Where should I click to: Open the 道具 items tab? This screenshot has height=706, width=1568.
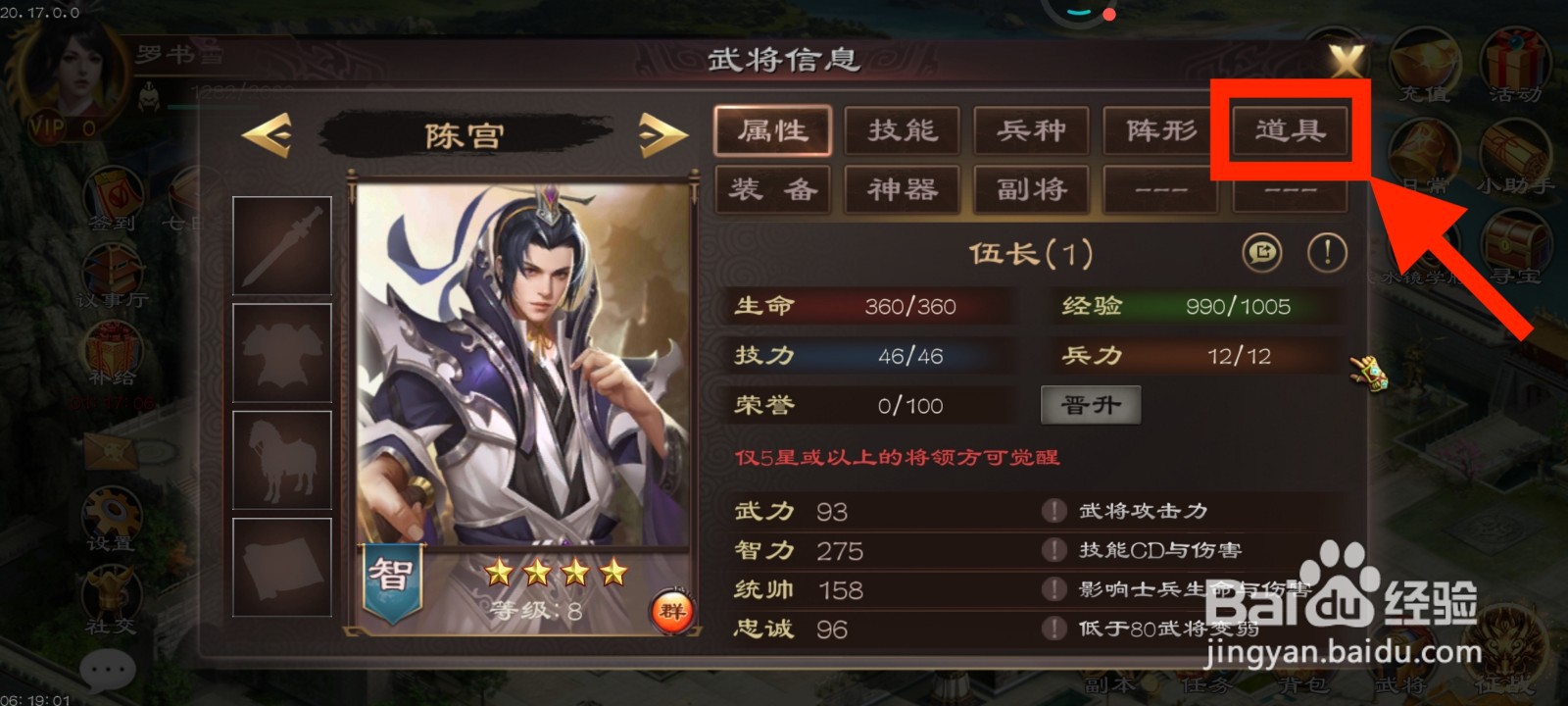tap(1290, 130)
